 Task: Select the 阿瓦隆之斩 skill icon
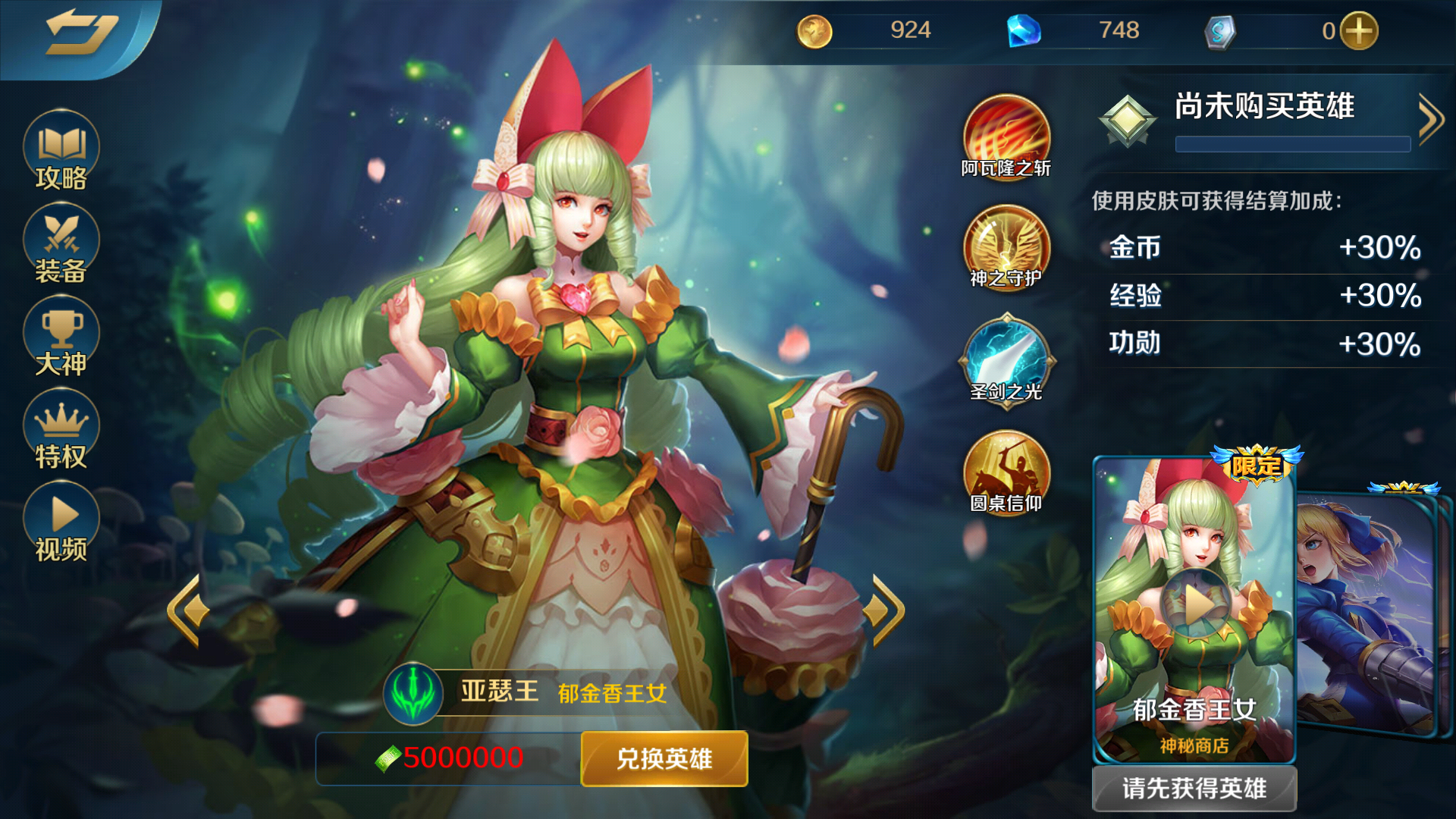[x=1005, y=136]
